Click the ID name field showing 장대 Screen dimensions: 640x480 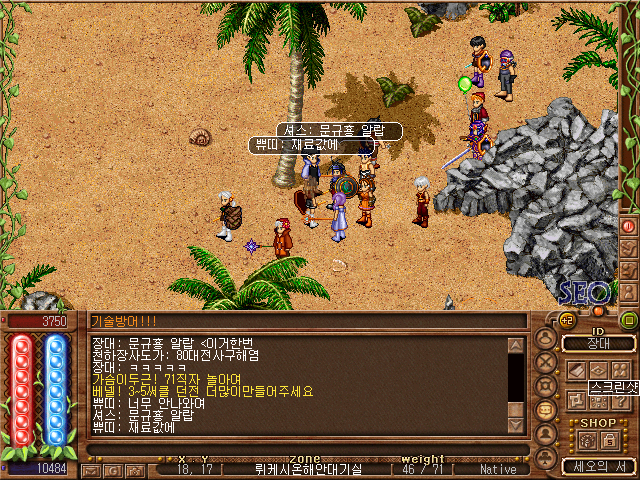(598, 344)
